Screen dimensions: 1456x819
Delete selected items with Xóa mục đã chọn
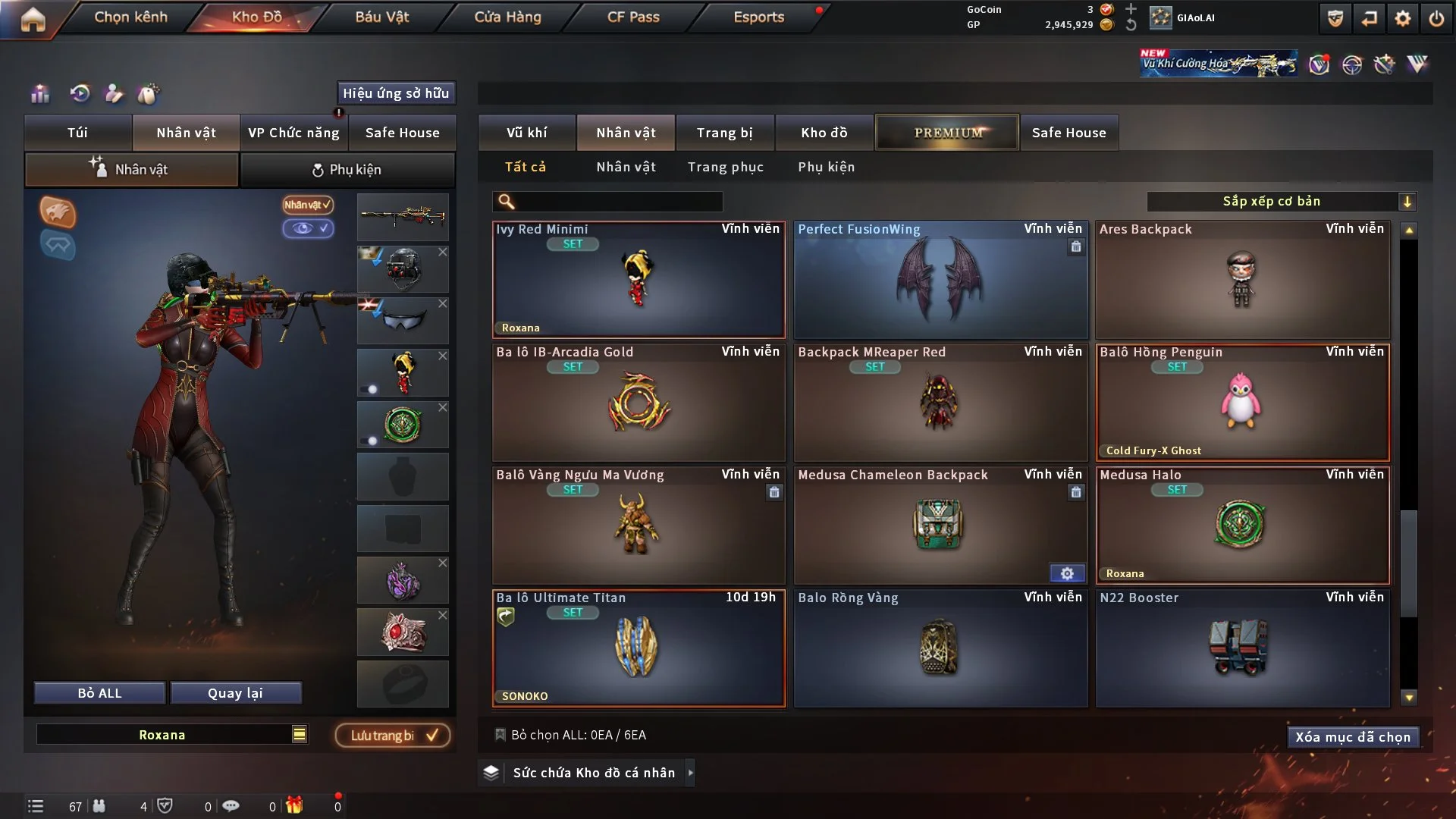(x=1352, y=737)
